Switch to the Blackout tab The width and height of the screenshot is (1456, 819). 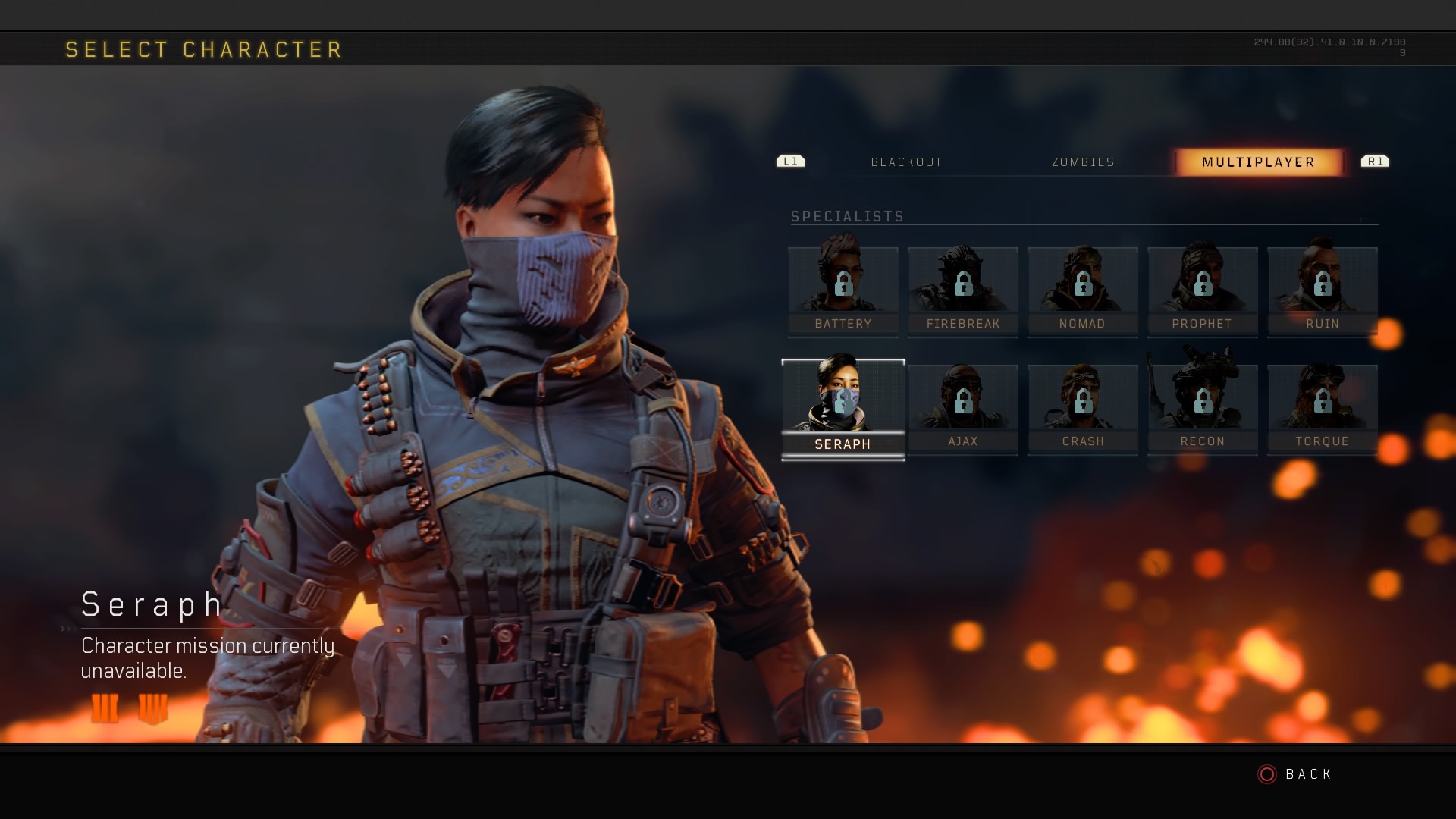pos(906,162)
